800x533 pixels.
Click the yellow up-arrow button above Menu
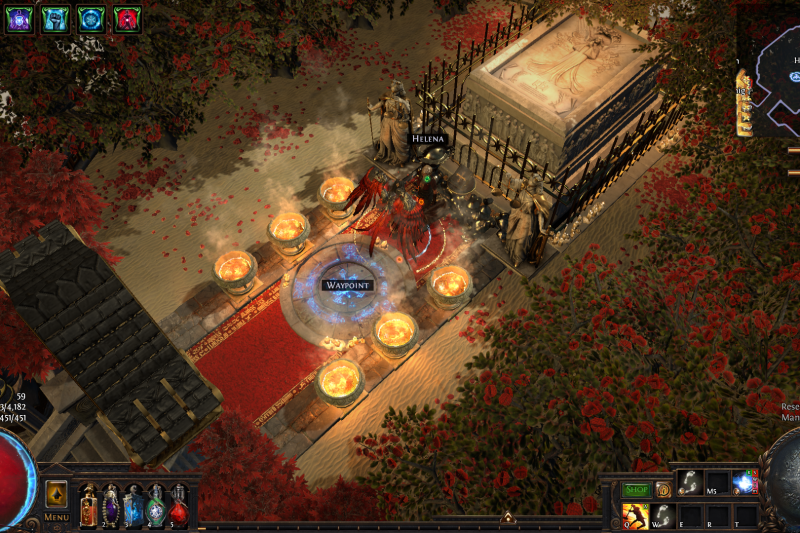57,494
